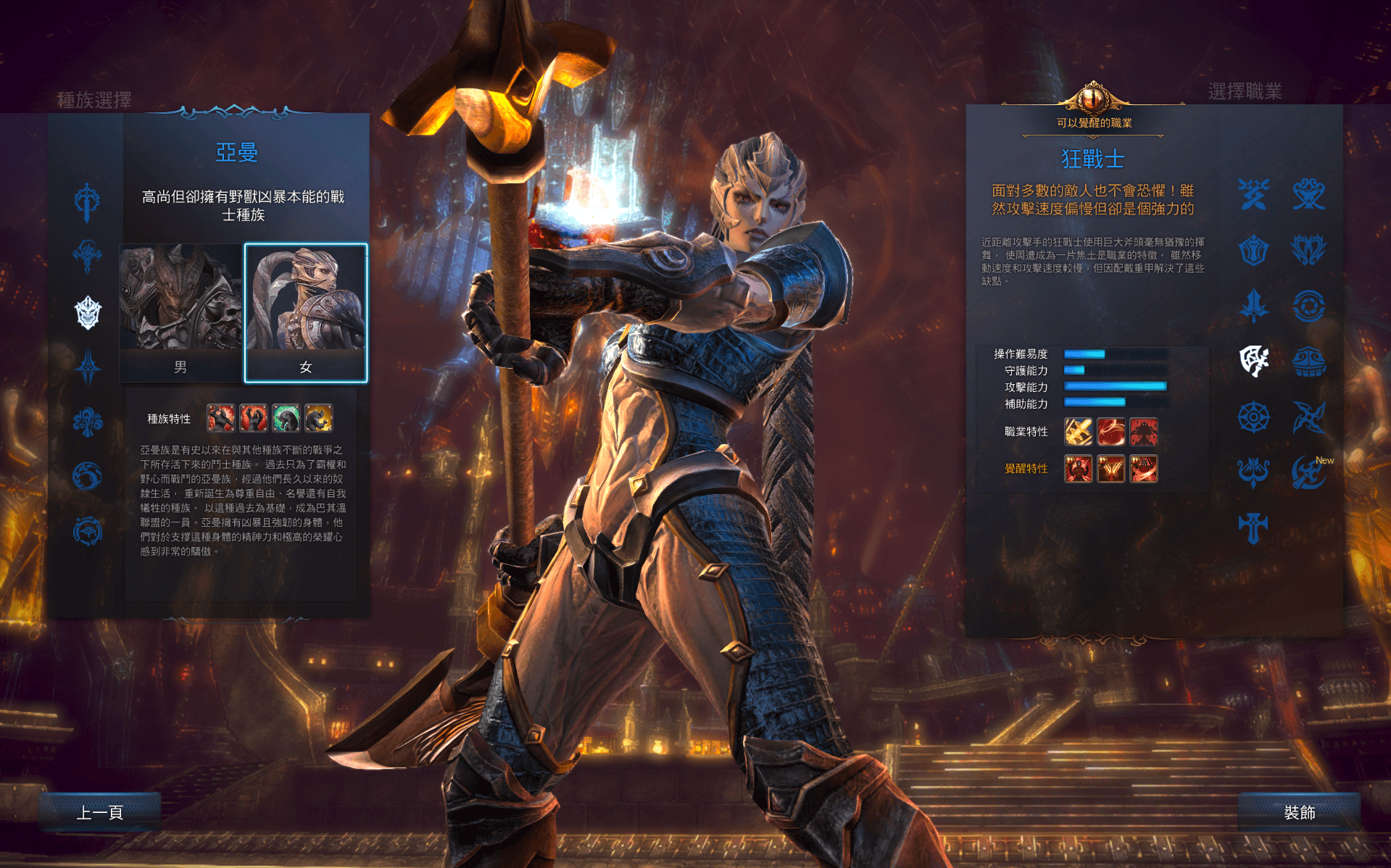1391x868 pixels.
Task: Select the male (男) Aman portrait
Action: coord(180,312)
